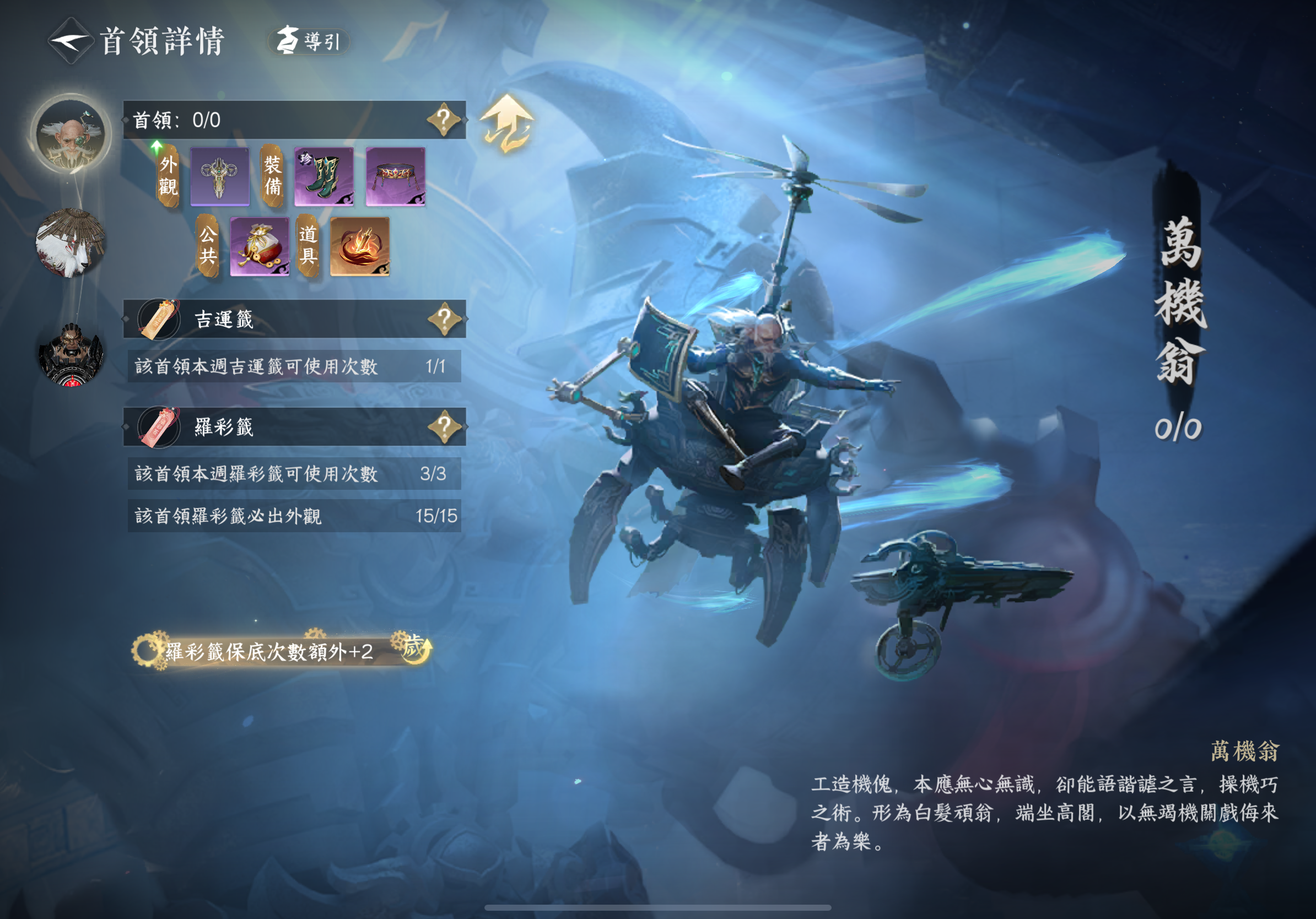Show help for 吉運籤
This screenshot has height=919, width=1316.
(x=444, y=318)
